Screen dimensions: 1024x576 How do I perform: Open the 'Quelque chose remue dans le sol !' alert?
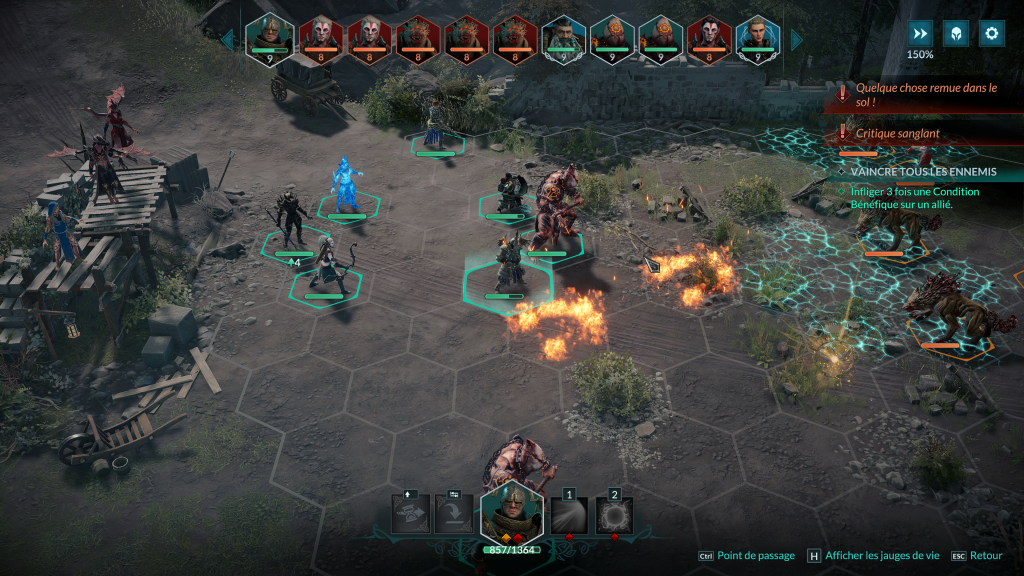click(x=925, y=95)
